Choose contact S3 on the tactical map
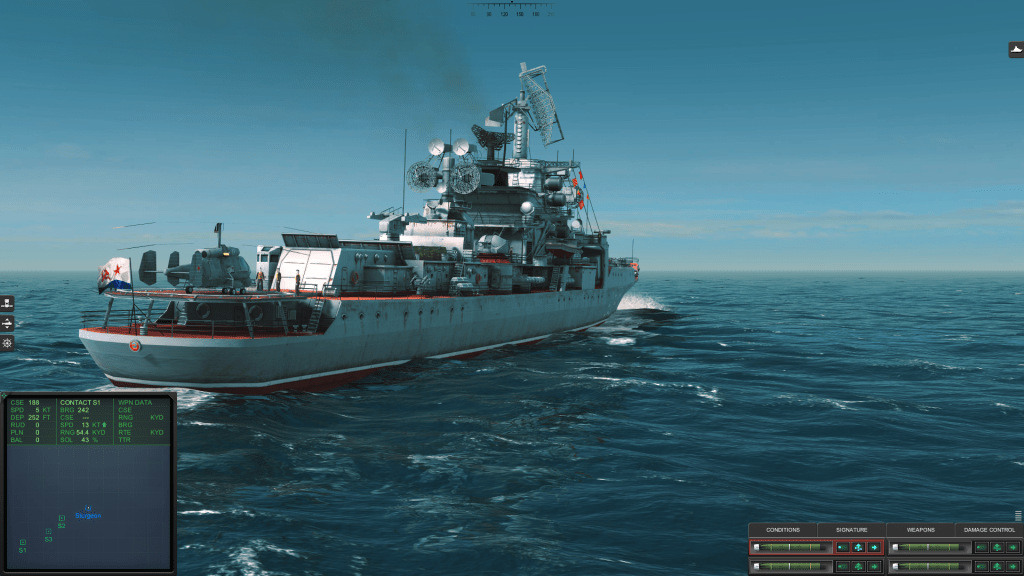The height and width of the screenshot is (576, 1024). pos(48,532)
